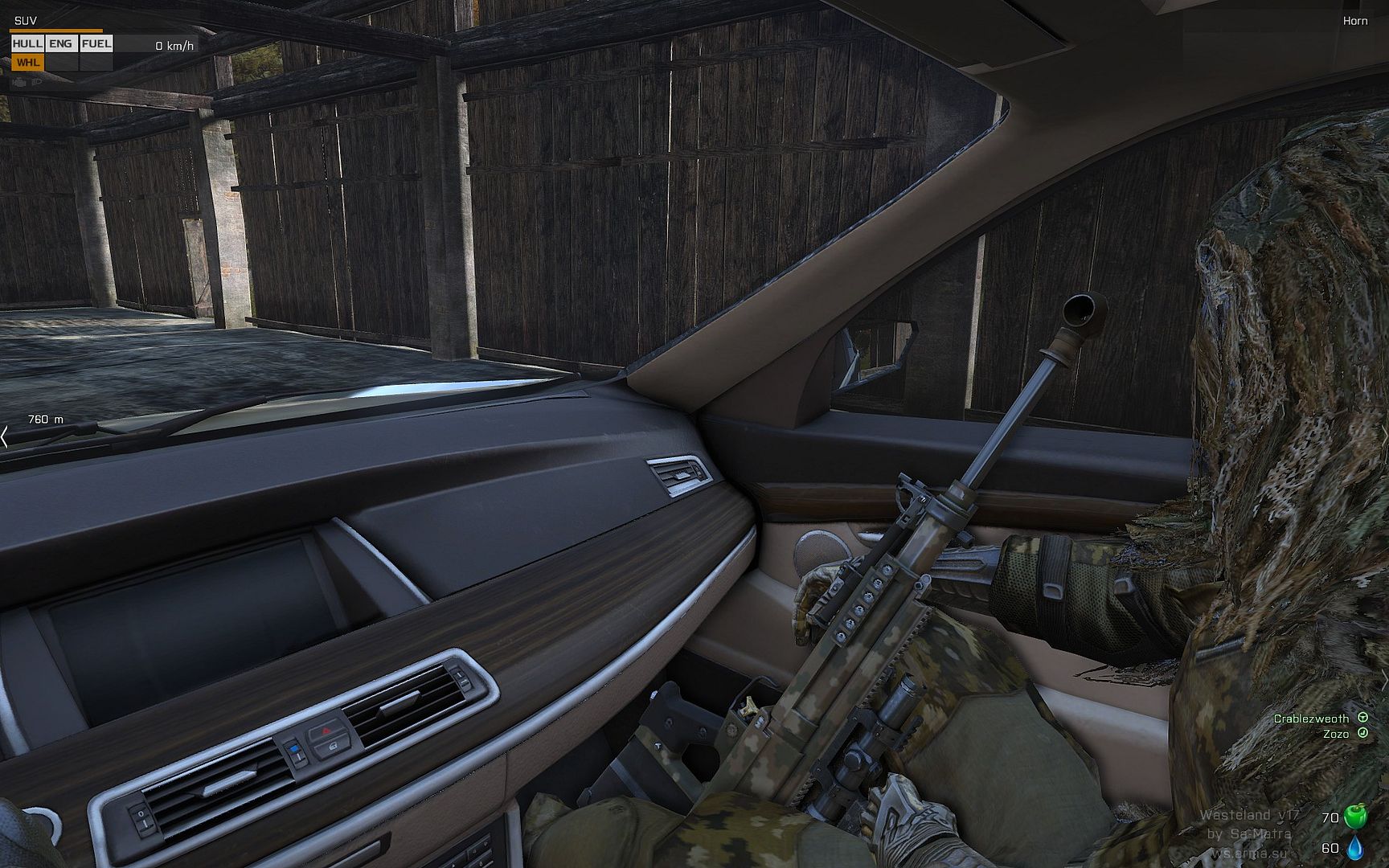Viewport: 1389px width, 868px height.
Task: Select Crablezweoth in the group list
Action: 1311,719
